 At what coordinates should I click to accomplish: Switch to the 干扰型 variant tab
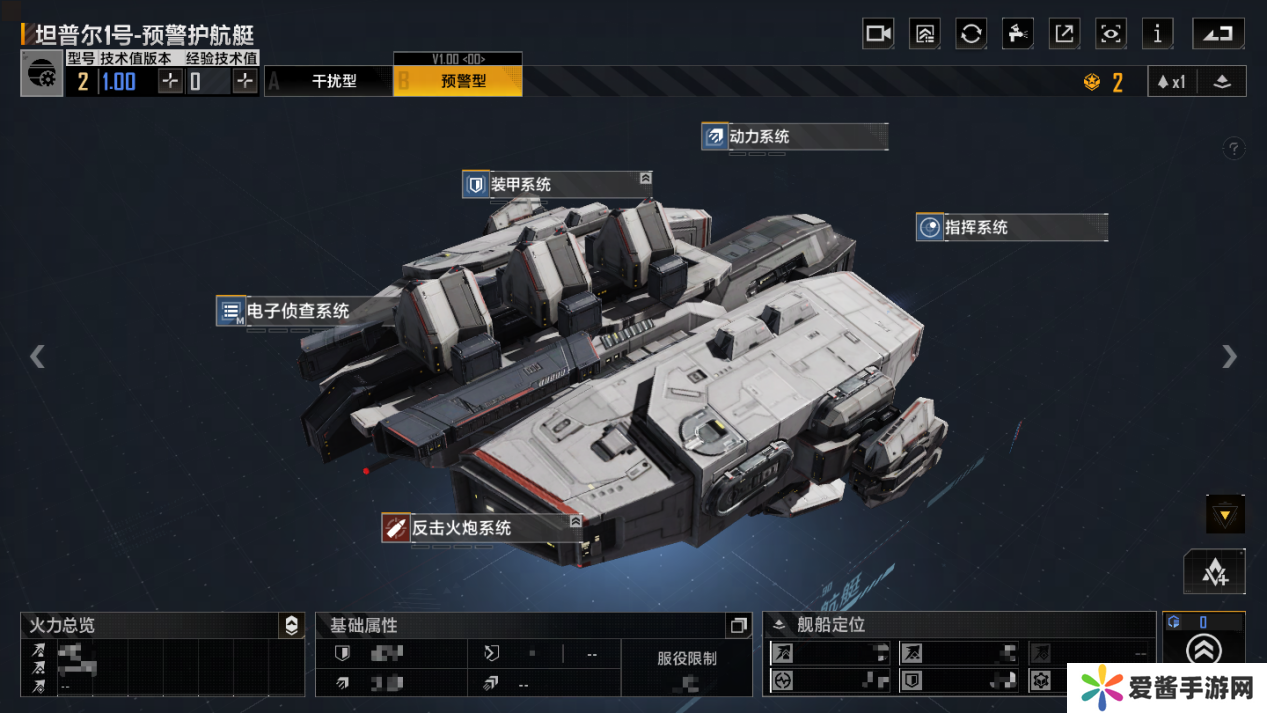tap(333, 81)
